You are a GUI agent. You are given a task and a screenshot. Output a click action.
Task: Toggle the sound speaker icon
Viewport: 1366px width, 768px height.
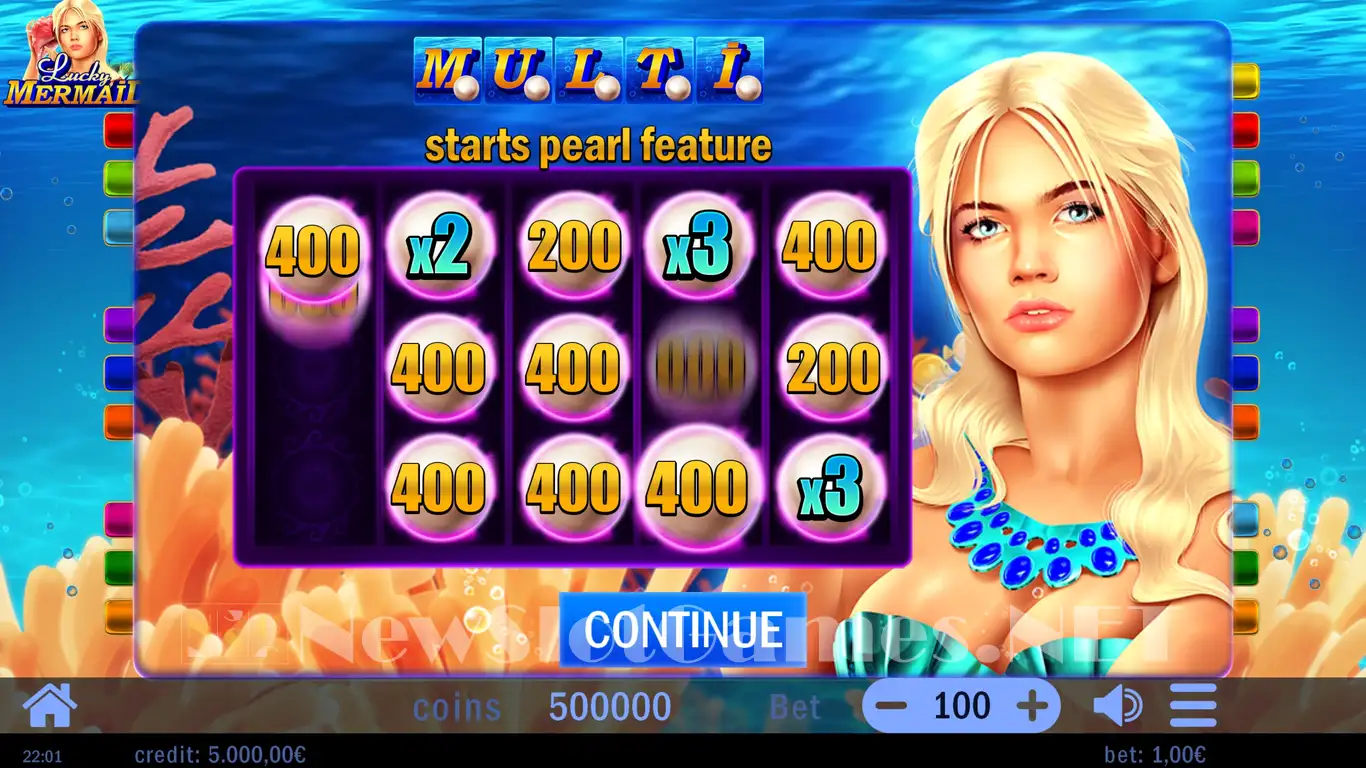[1117, 706]
